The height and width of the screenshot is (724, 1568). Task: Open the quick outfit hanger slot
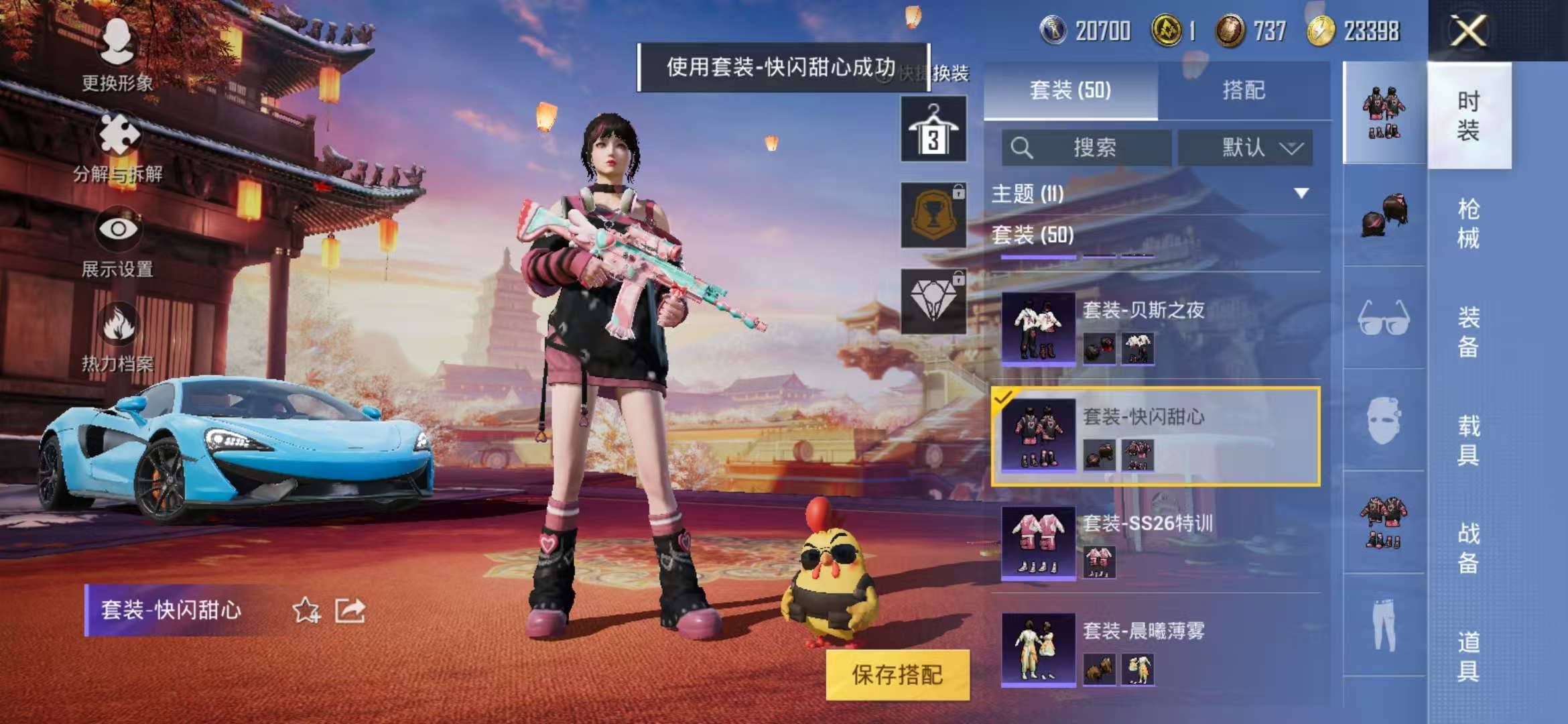(x=934, y=127)
